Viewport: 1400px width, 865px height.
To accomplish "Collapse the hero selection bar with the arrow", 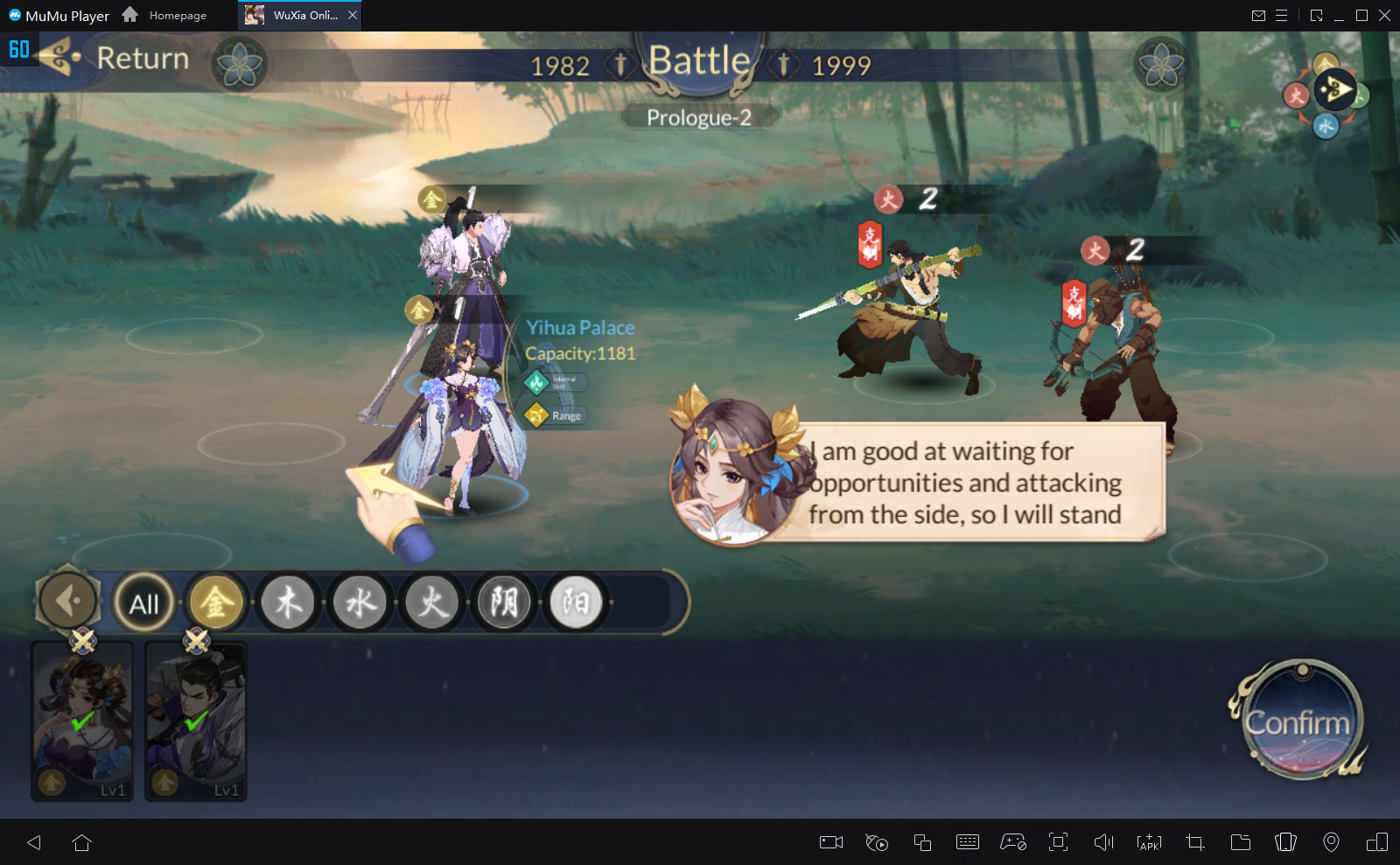I will [67, 602].
